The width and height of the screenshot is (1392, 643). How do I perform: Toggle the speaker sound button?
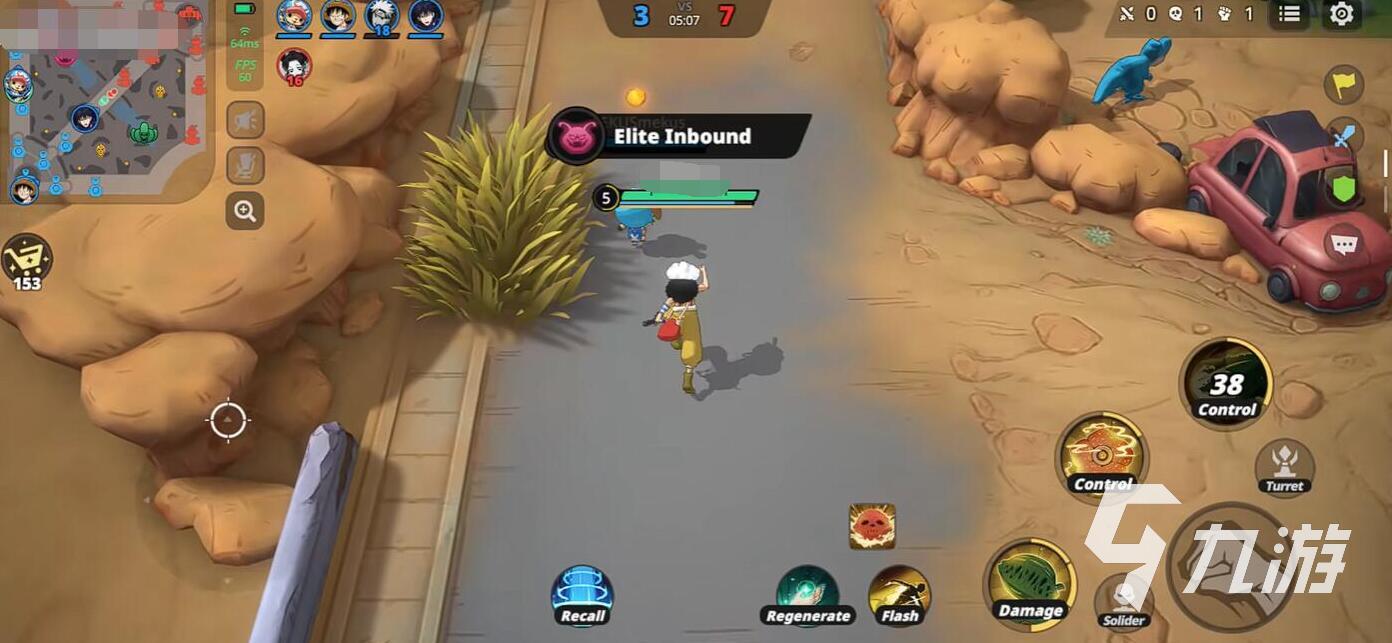(245, 121)
